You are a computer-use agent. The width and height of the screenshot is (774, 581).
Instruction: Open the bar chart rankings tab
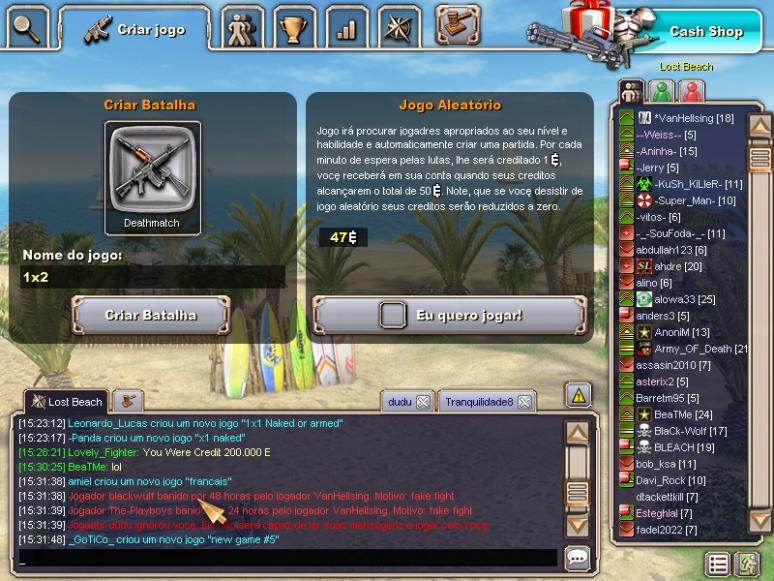pyautogui.click(x=346, y=28)
